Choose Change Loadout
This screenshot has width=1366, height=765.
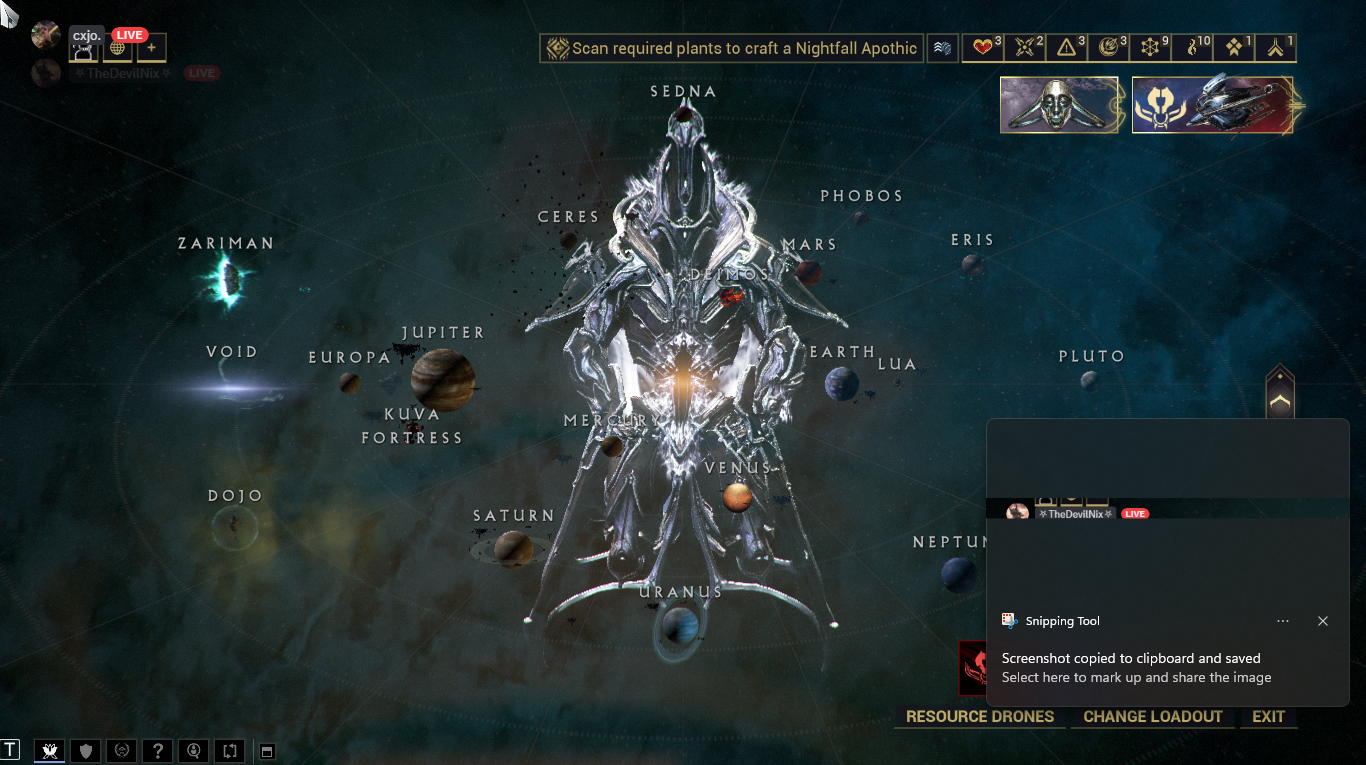click(x=1152, y=716)
